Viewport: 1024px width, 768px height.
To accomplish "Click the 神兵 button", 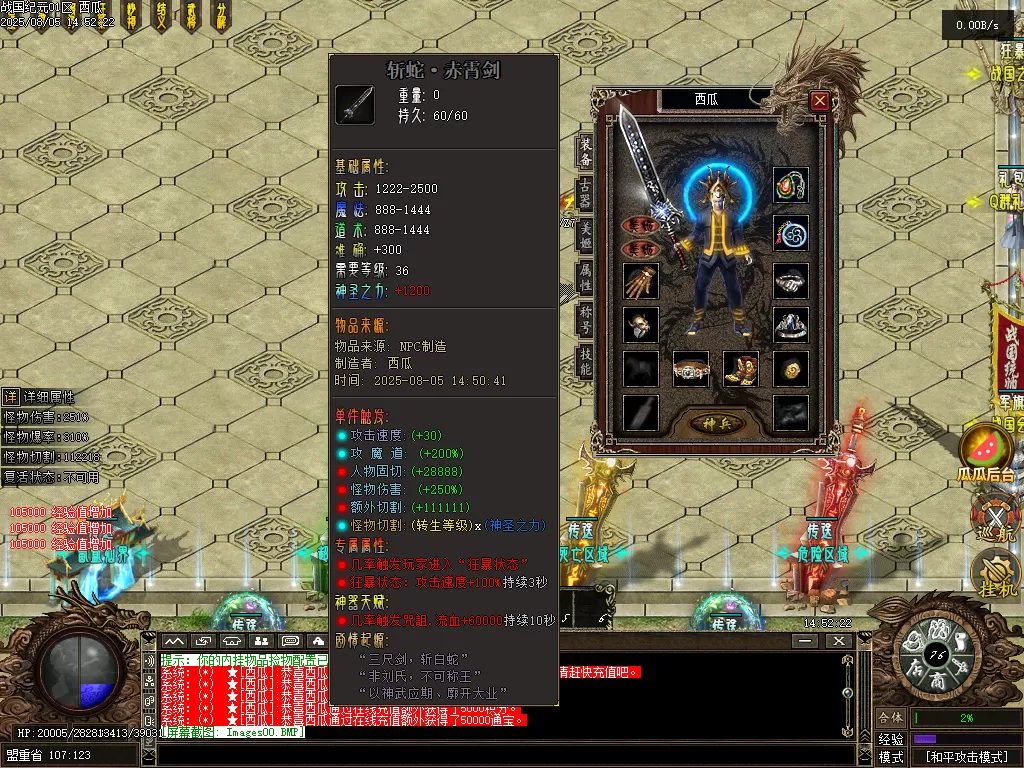I will pos(715,423).
